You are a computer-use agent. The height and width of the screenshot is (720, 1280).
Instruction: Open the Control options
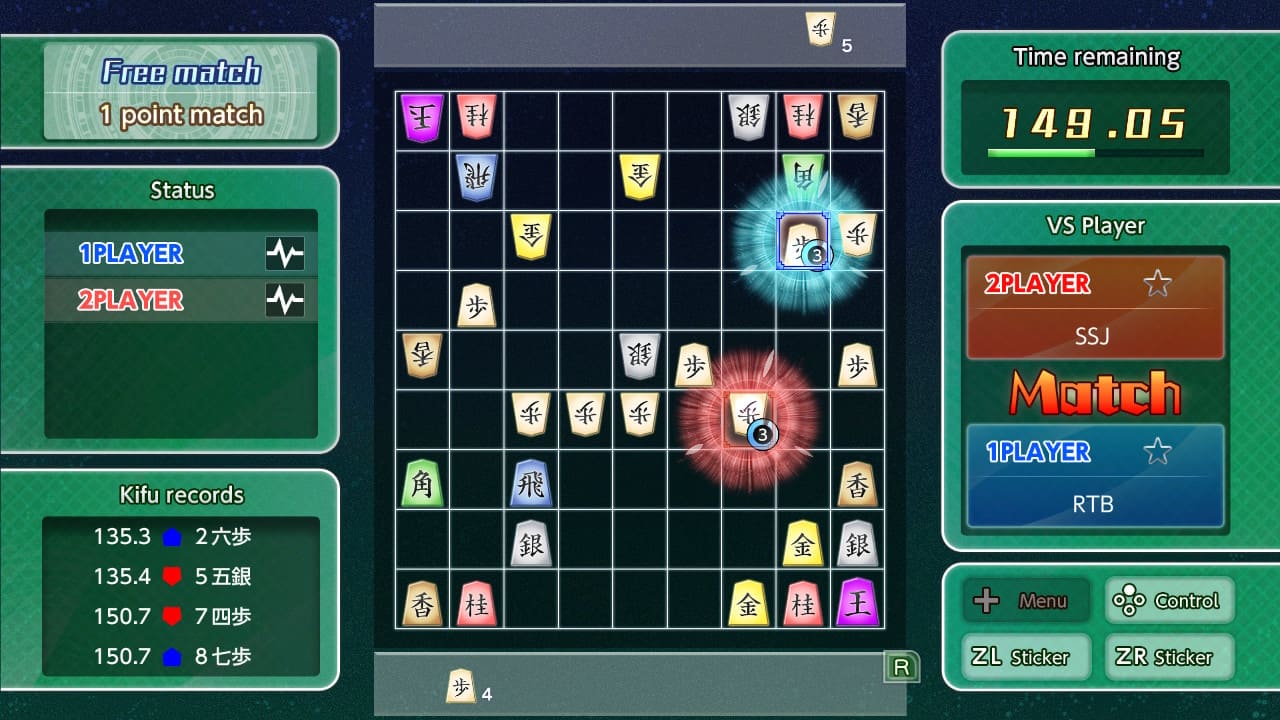click(1169, 600)
